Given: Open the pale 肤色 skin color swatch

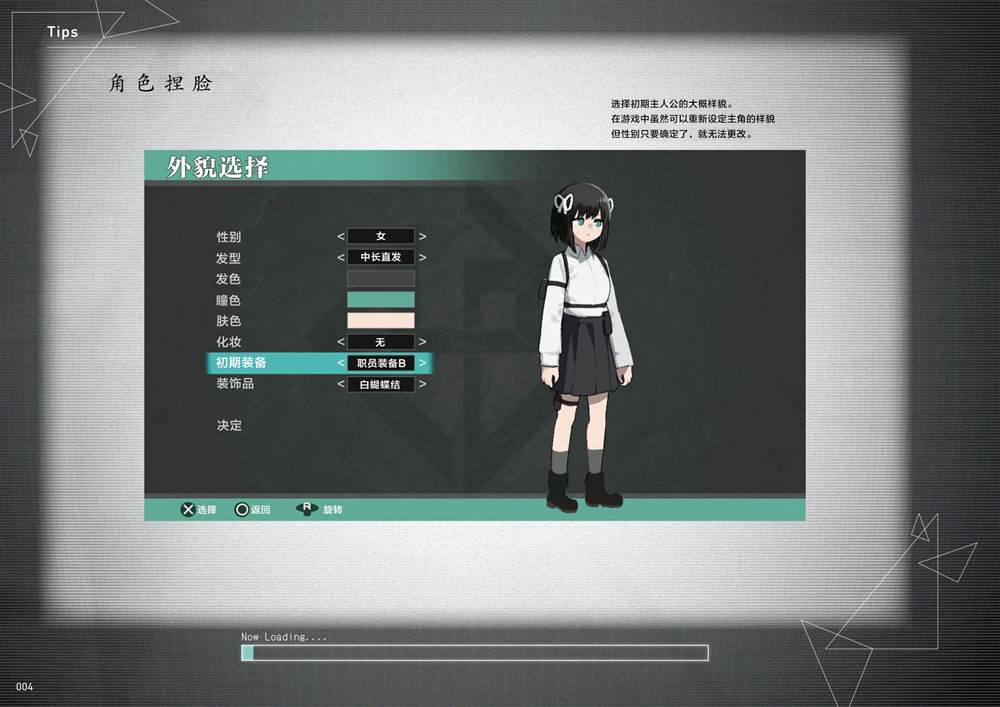Looking at the screenshot, I should click(x=380, y=321).
